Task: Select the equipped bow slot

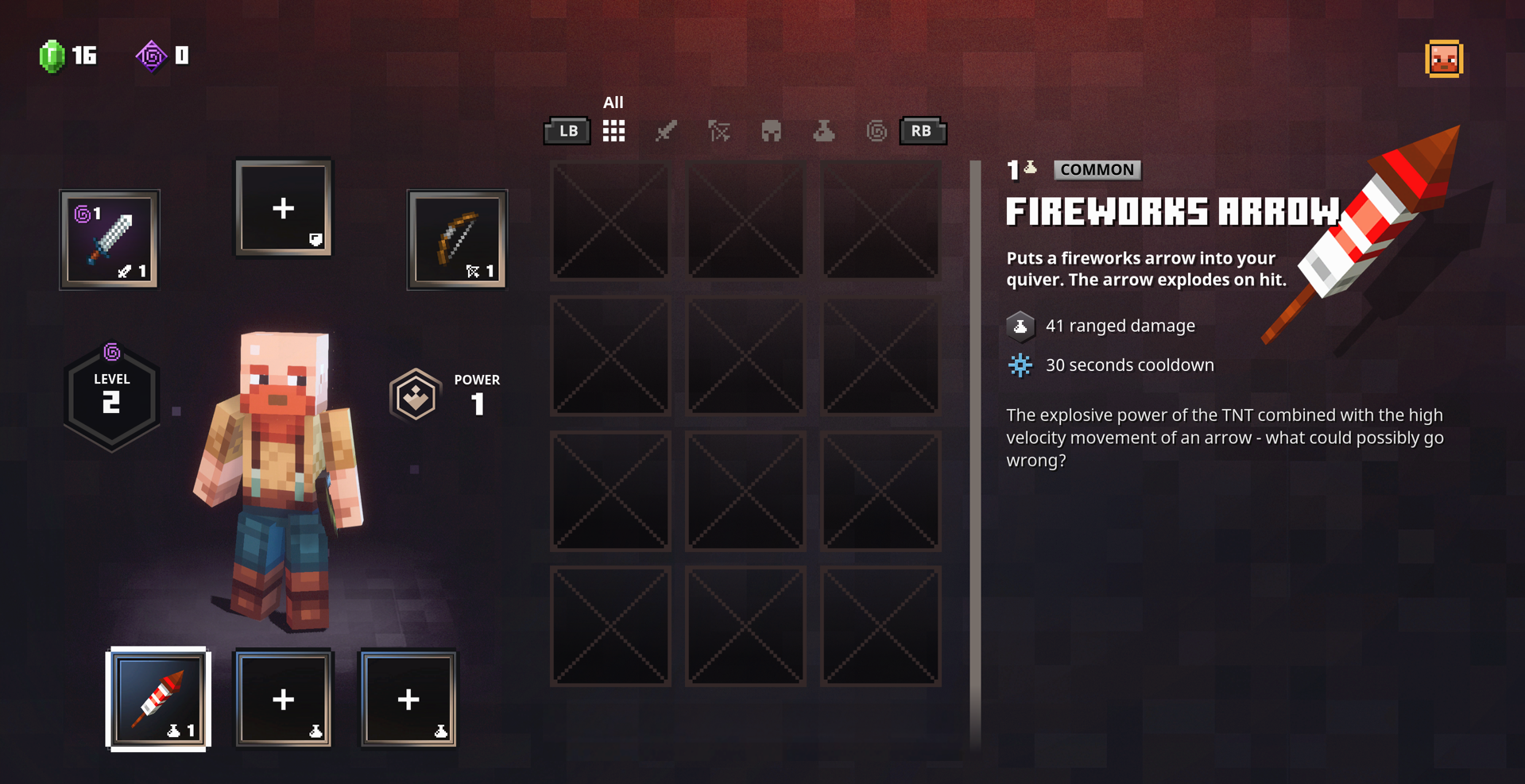Action: point(457,239)
